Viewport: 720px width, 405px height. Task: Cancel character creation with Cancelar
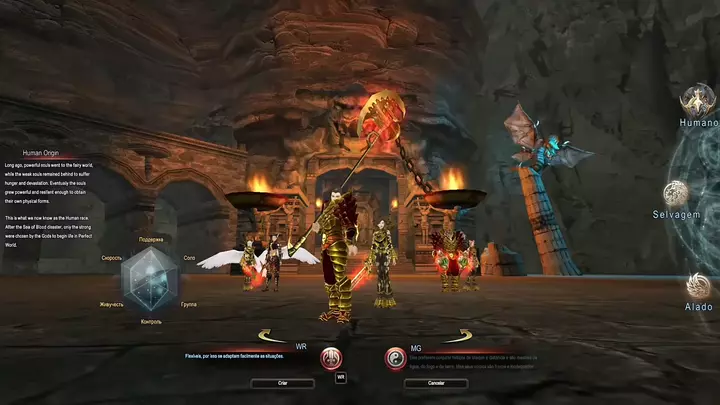(x=436, y=383)
